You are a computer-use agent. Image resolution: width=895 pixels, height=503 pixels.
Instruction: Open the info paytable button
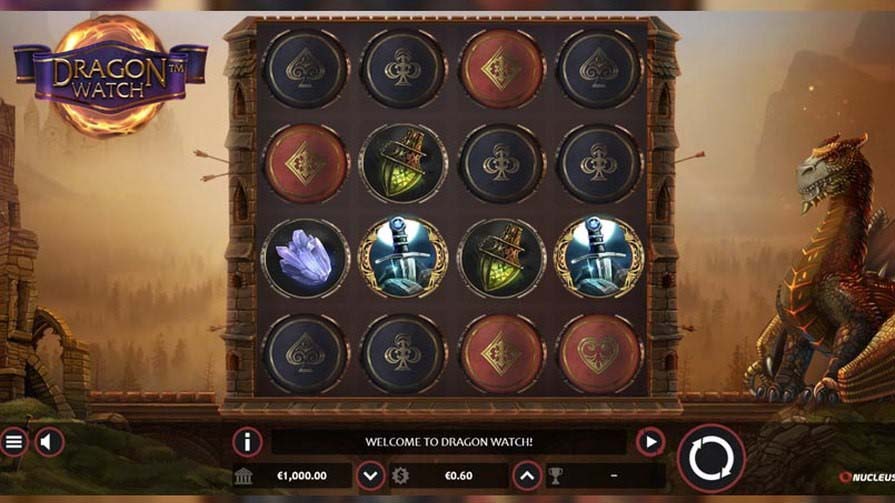point(247,441)
